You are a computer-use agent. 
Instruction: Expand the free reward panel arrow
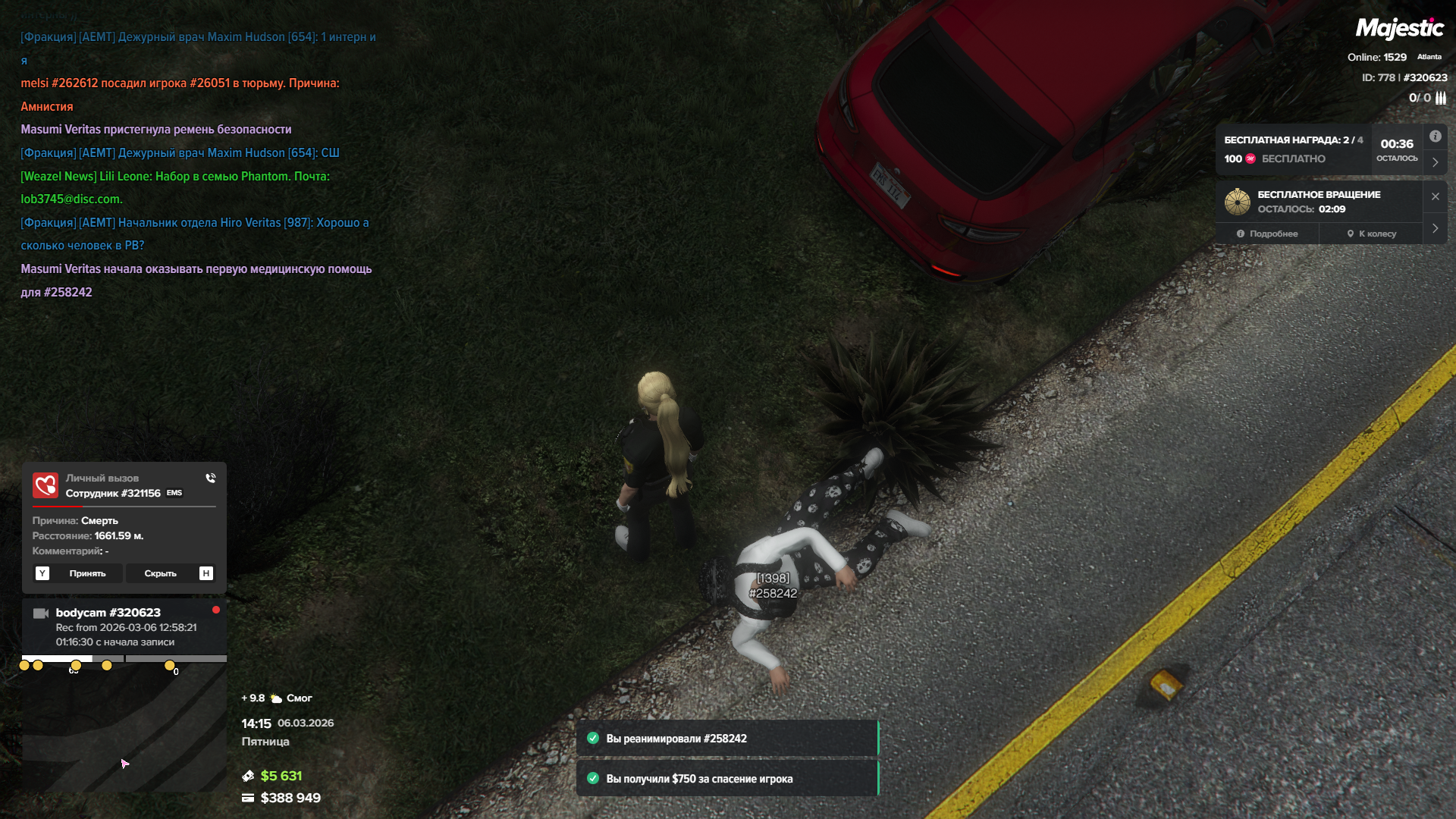(x=1435, y=162)
